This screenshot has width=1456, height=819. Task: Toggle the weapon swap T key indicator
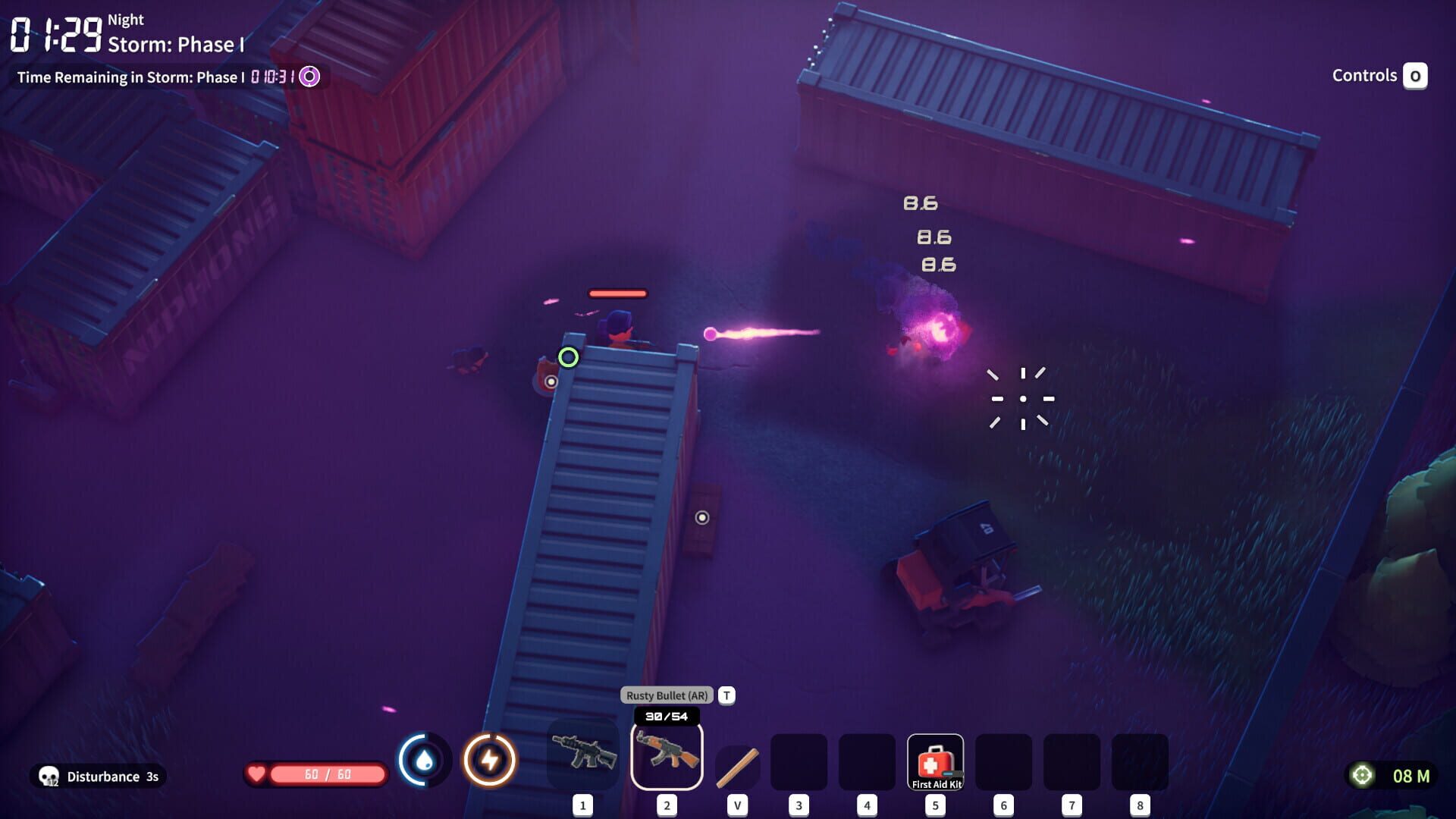tap(726, 695)
